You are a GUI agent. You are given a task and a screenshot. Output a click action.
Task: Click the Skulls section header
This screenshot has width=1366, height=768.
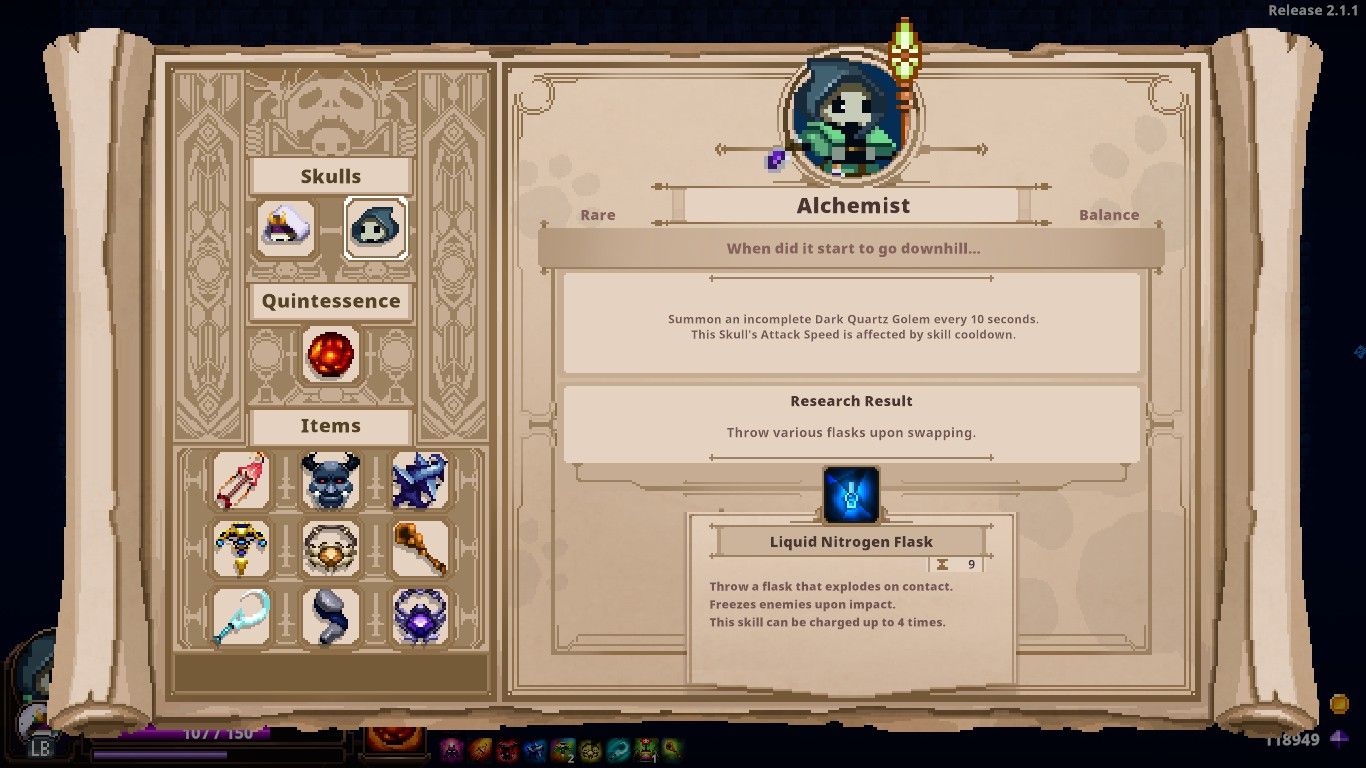tap(330, 176)
